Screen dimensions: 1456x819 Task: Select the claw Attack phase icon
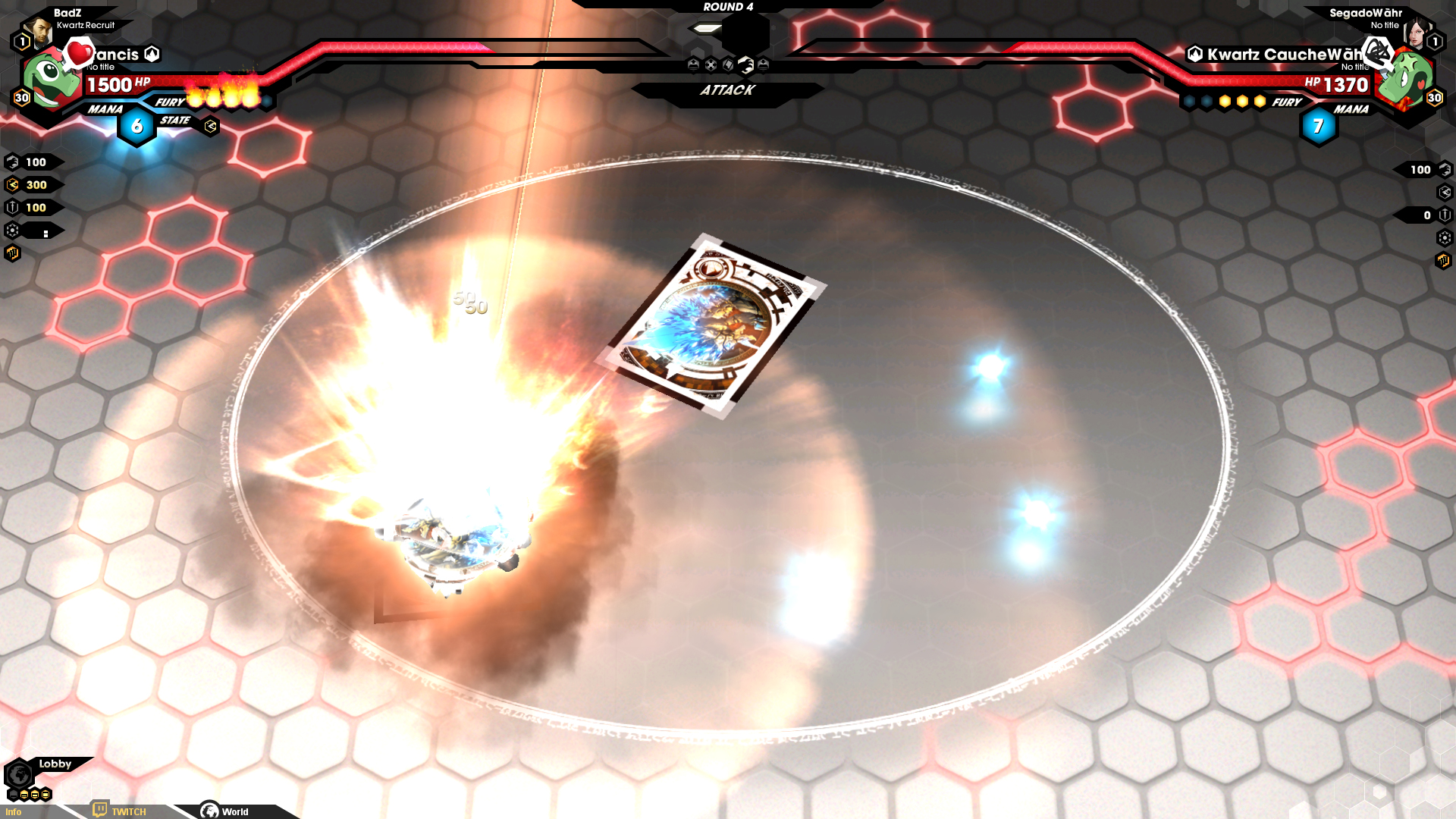745,66
